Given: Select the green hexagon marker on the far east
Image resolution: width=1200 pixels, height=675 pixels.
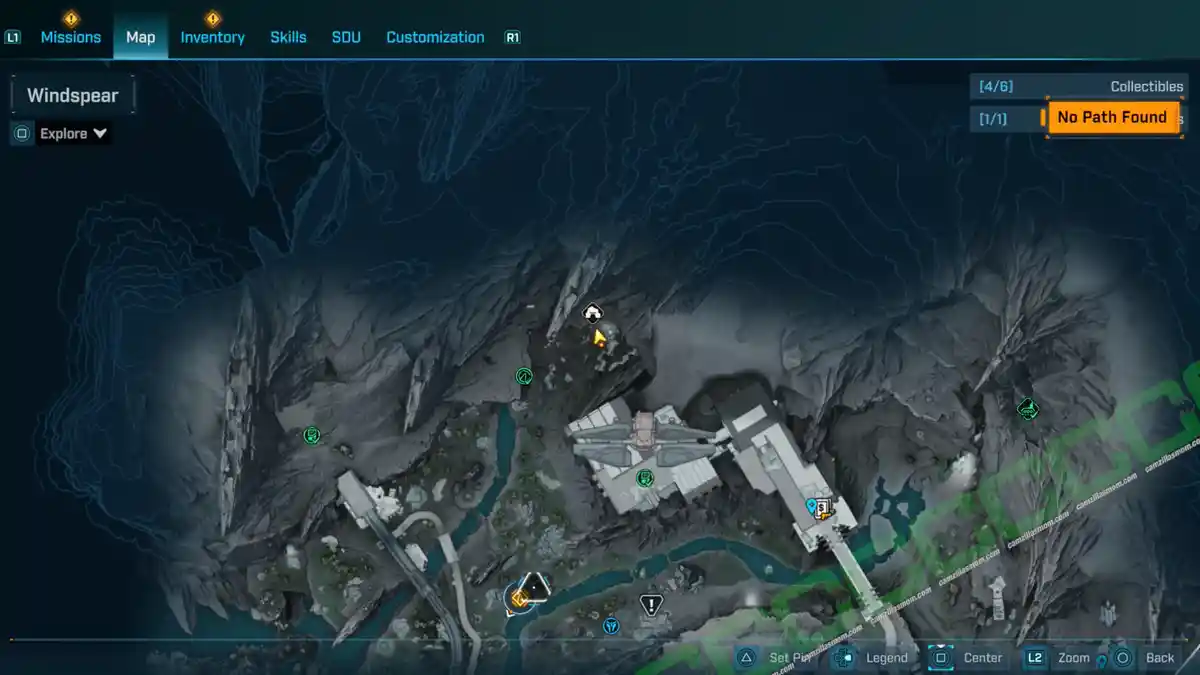Looking at the screenshot, I should (x=1027, y=408).
